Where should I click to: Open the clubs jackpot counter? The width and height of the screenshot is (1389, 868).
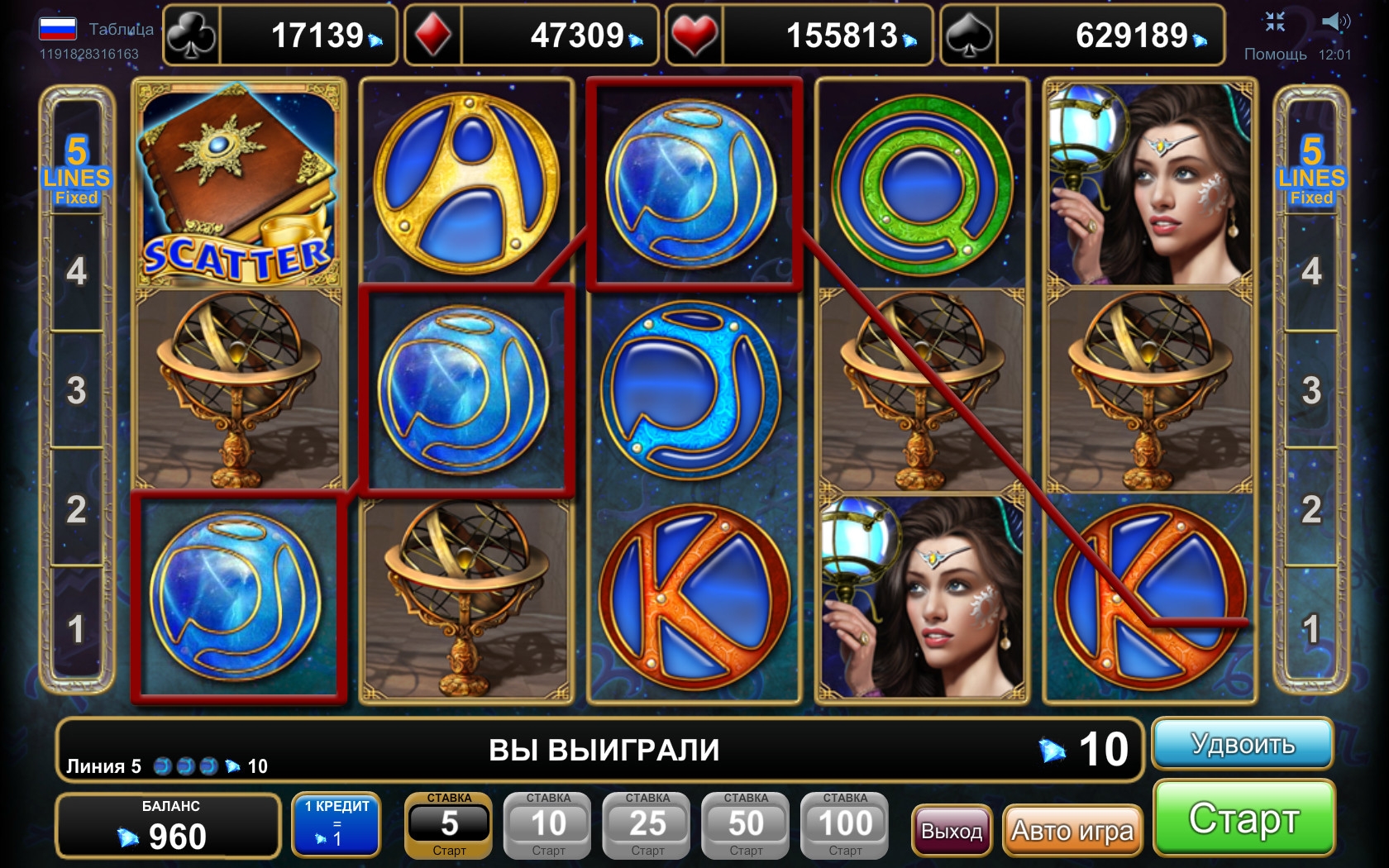tap(279, 36)
